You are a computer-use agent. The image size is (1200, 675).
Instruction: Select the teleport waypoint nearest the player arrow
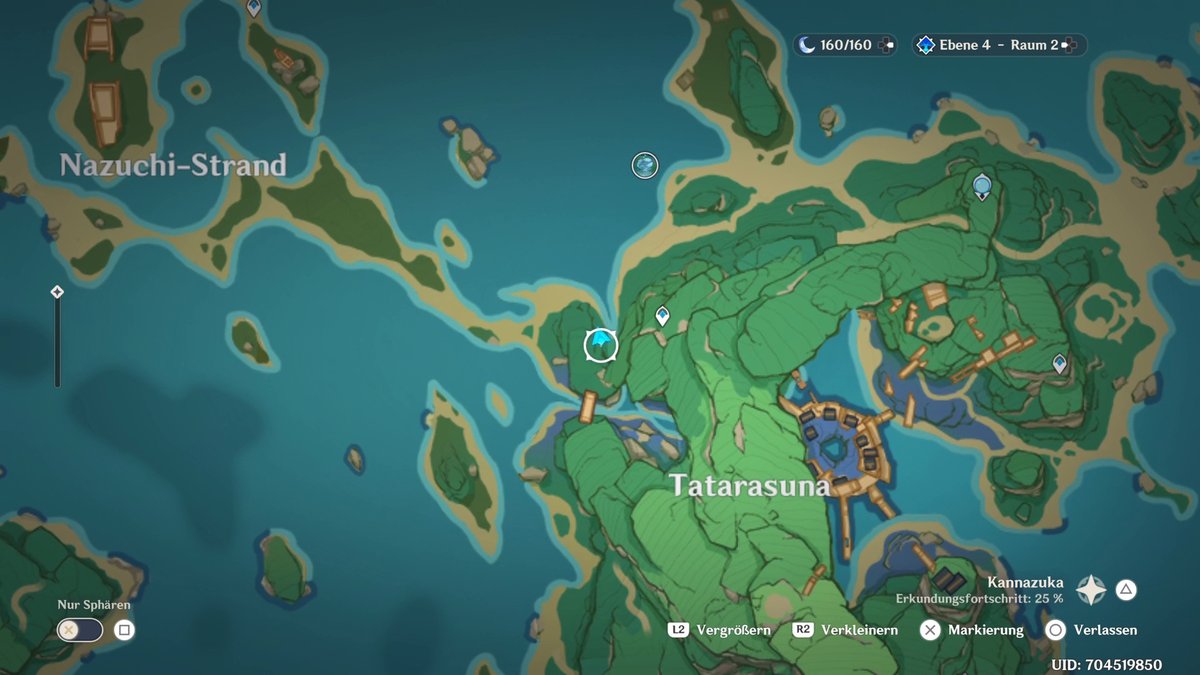point(662,316)
